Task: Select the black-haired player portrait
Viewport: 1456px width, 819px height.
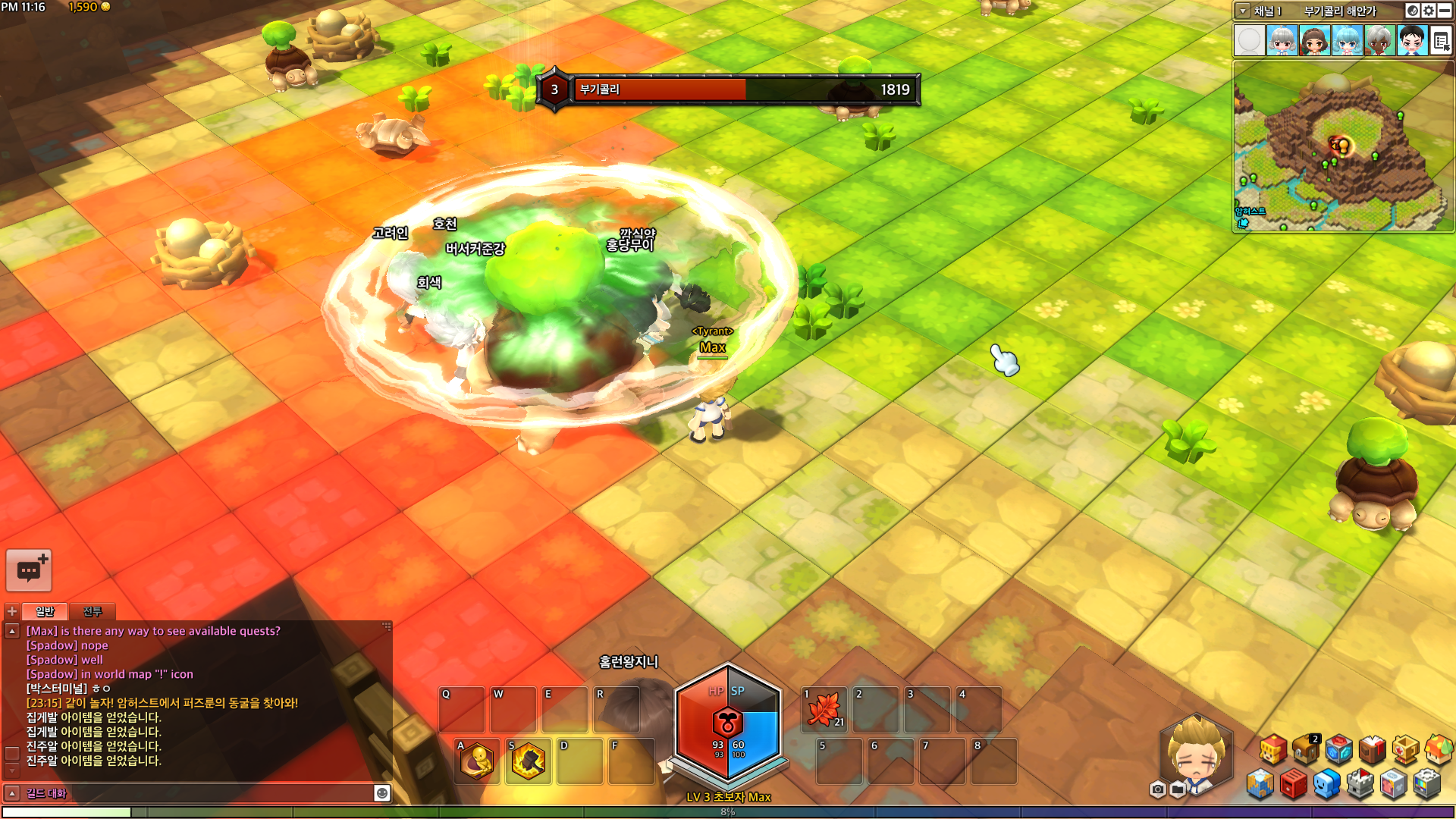Action: 1411,40
